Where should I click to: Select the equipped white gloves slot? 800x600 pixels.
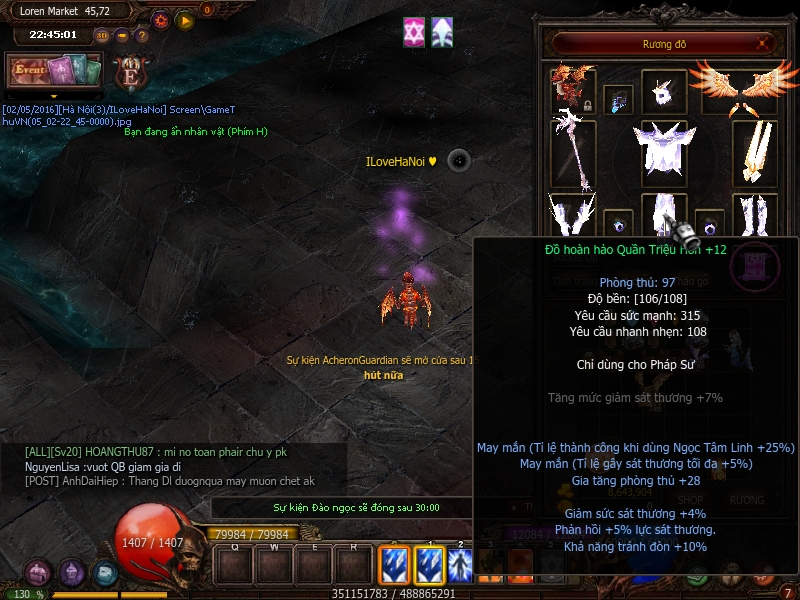(573, 217)
